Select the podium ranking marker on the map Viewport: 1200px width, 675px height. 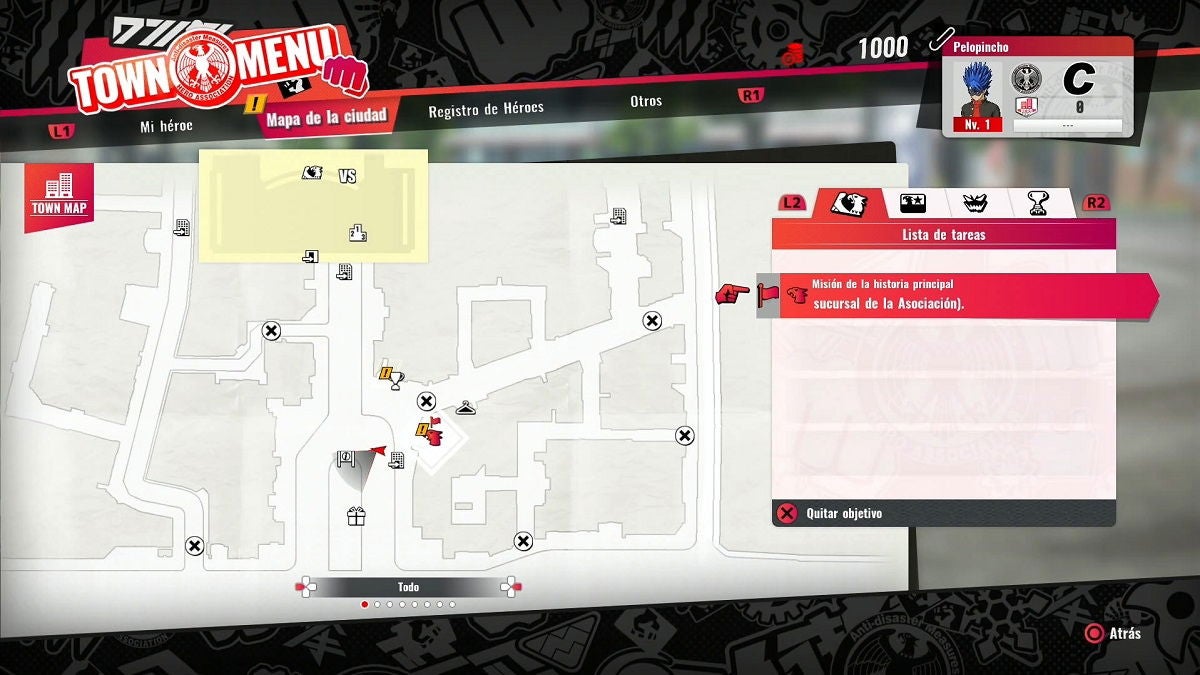tap(357, 233)
